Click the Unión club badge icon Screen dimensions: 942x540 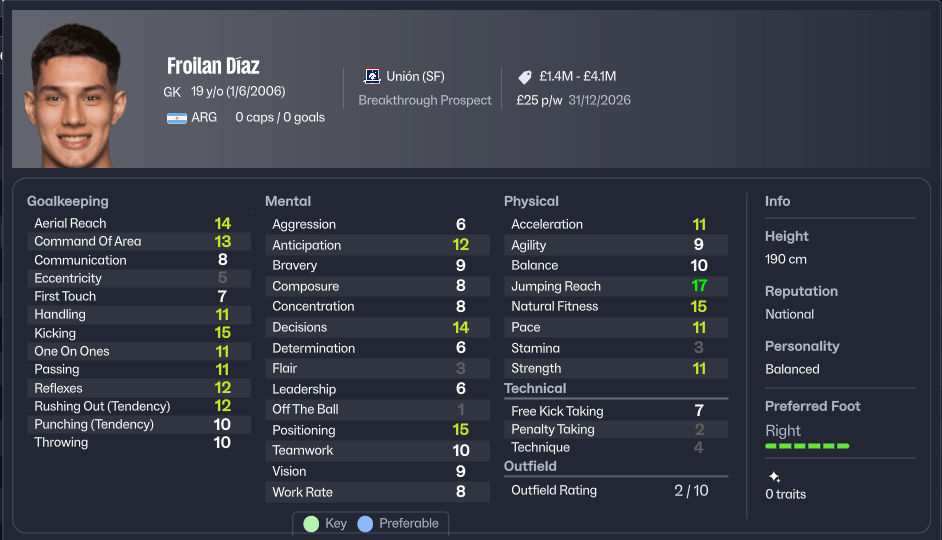[372, 77]
